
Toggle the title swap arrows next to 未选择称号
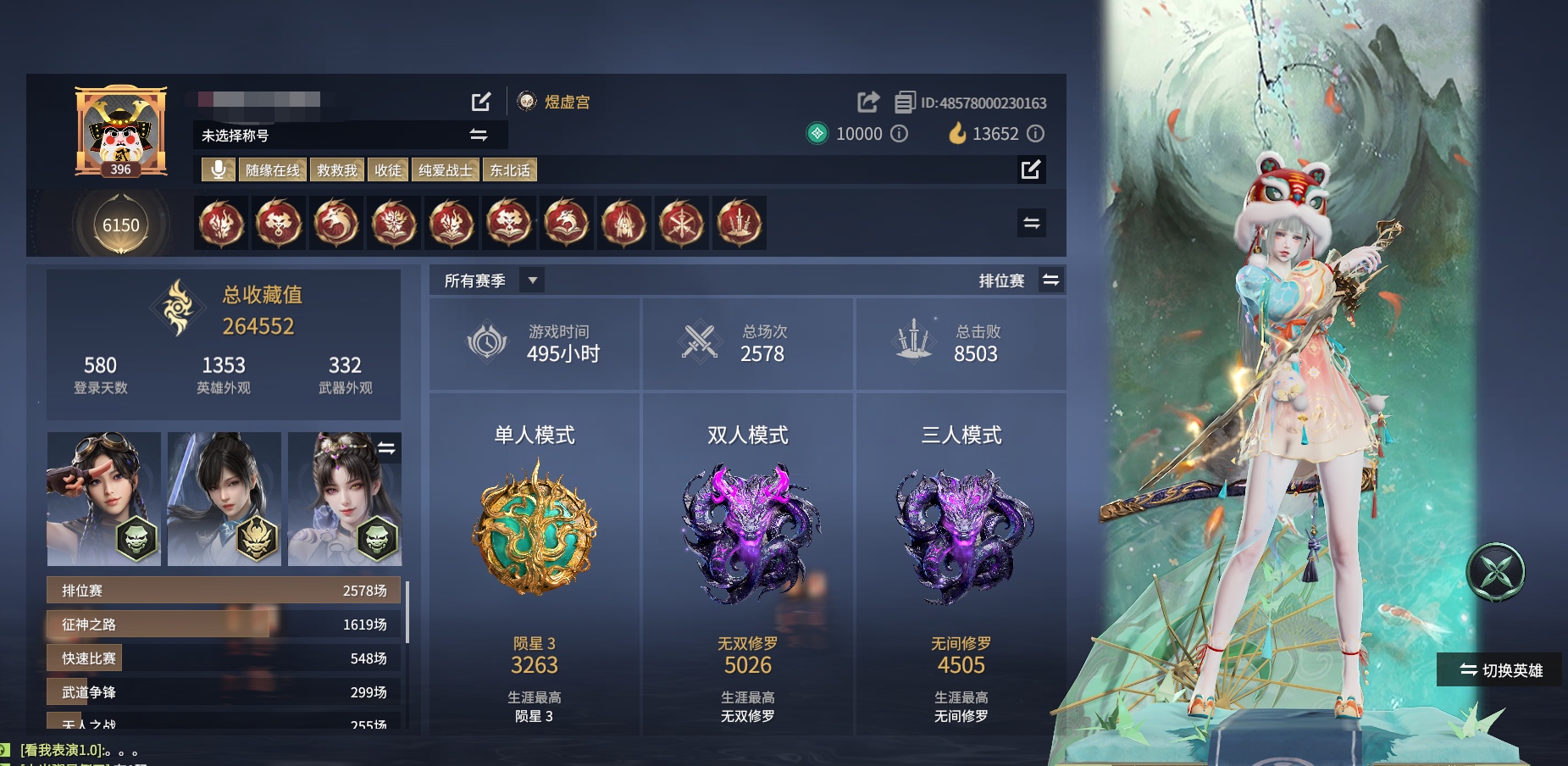[x=478, y=135]
